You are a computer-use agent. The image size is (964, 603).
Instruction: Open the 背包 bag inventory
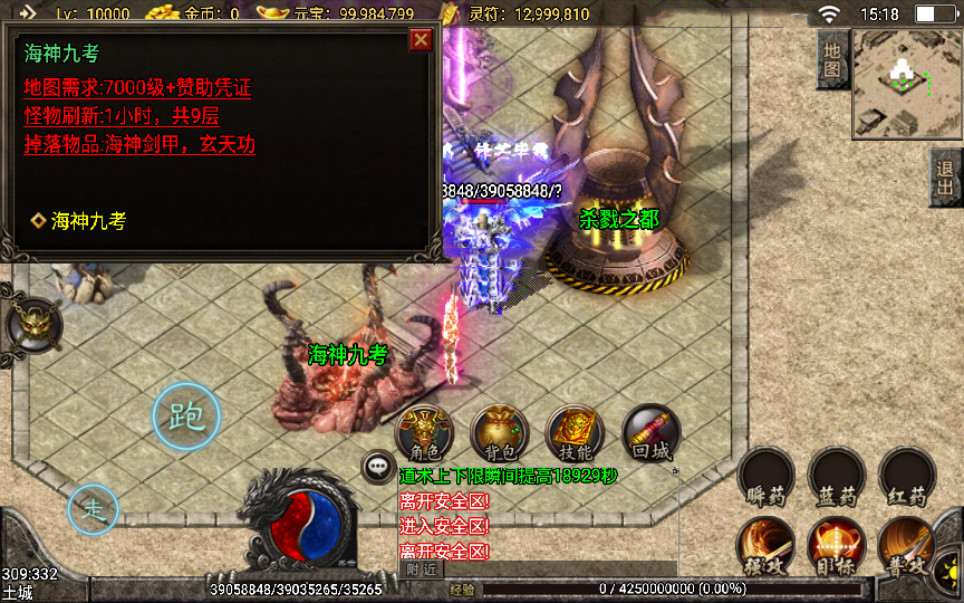click(499, 433)
